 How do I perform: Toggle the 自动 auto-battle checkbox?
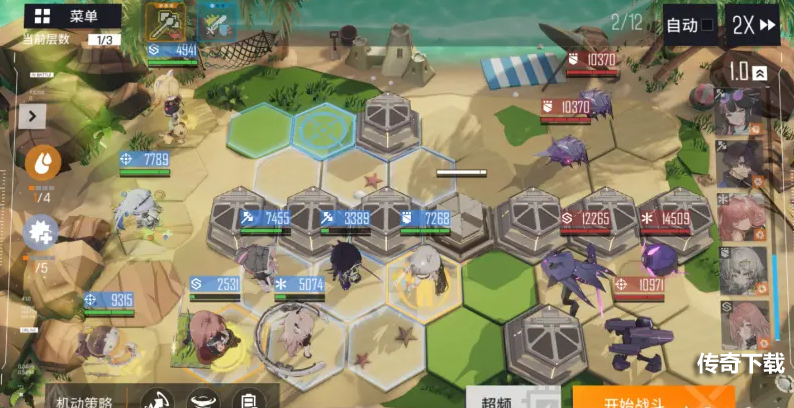(x=707, y=25)
